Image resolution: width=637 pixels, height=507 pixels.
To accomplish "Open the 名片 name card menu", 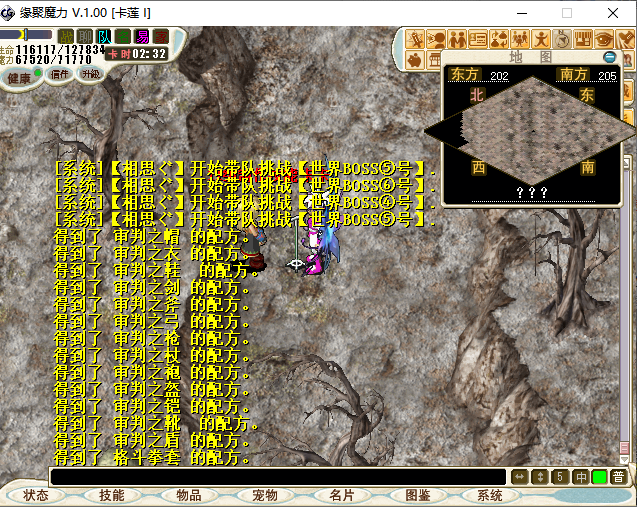I will 341,495.
